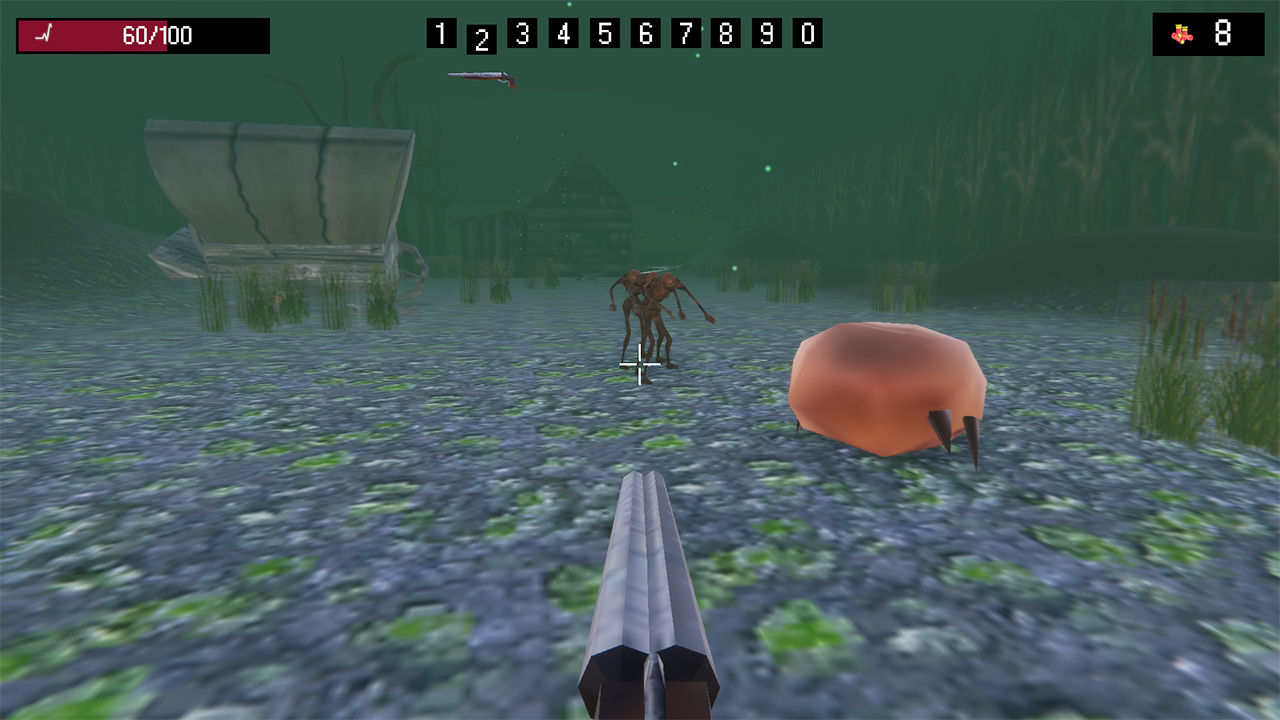Toggle weapon slot 9 selection
This screenshot has height=720, width=1280.
[x=768, y=33]
